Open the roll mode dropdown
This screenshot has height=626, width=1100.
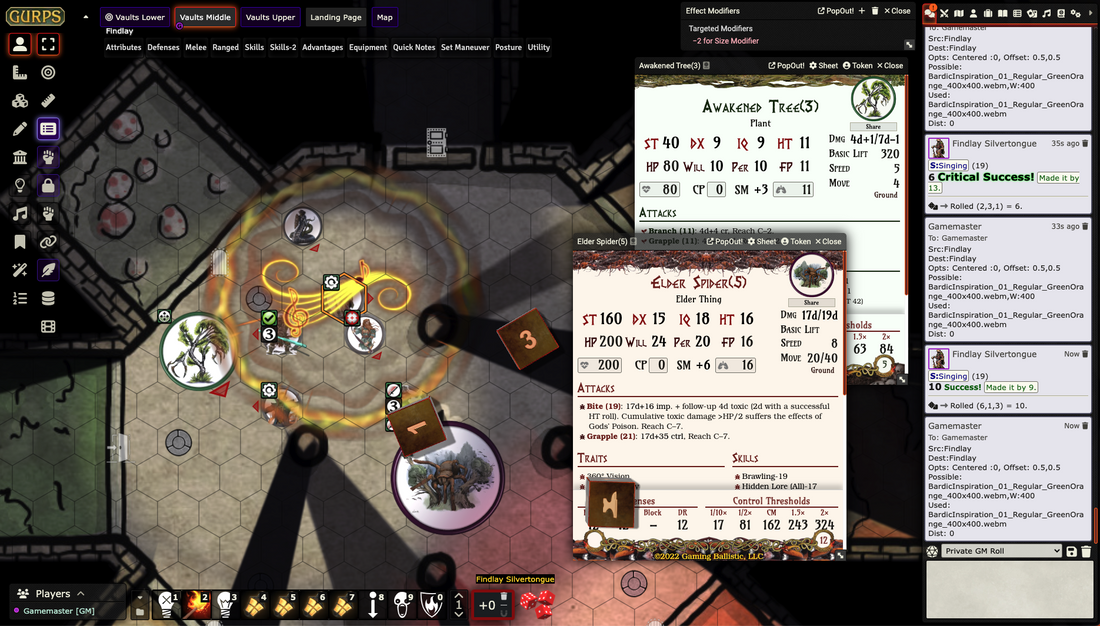pyautogui.click(x=1001, y=551)
